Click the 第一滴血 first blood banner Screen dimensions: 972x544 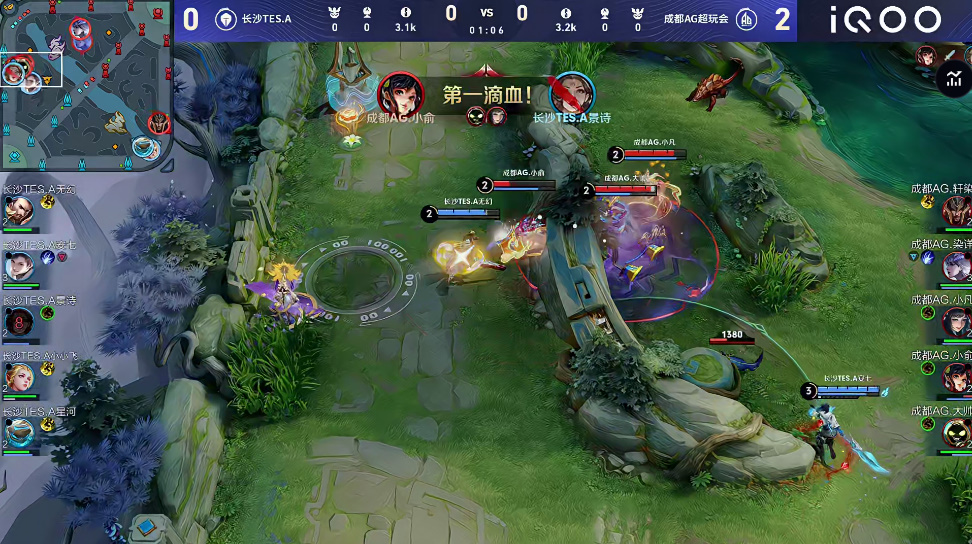pyautogui.click(x=486, y=95)
